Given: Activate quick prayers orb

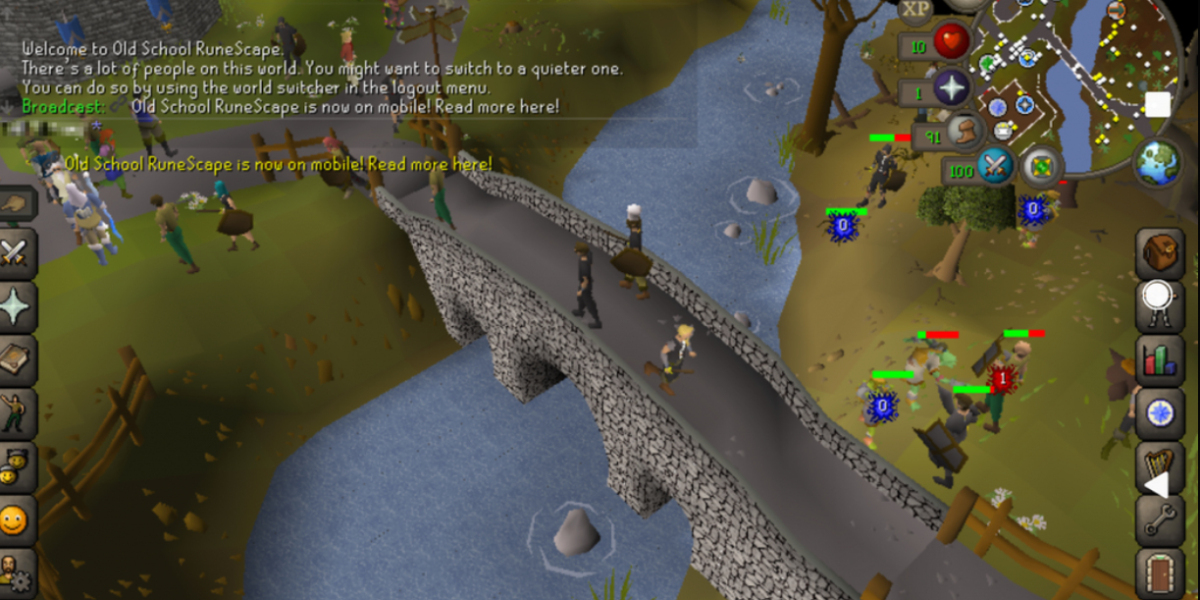Looking at the screenshot, I should (x=952, y=88).
